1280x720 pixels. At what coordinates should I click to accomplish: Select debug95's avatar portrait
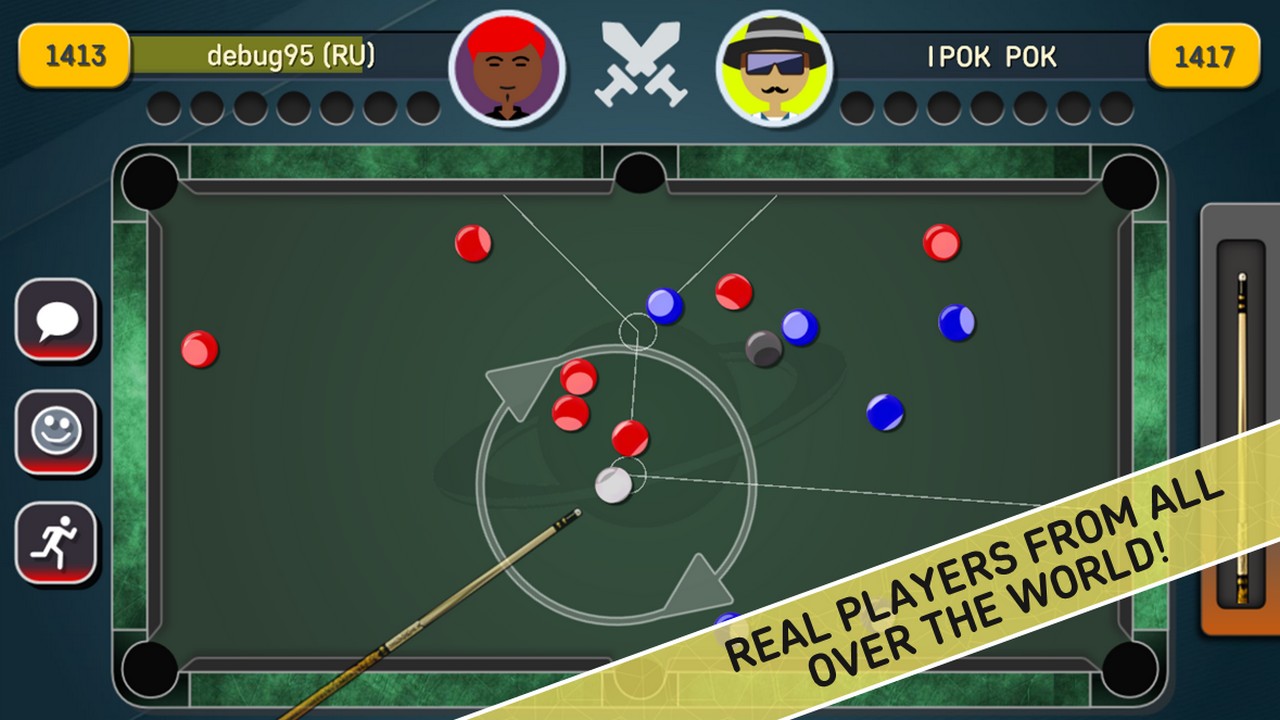pyautogui.click(x=507, y=63)
